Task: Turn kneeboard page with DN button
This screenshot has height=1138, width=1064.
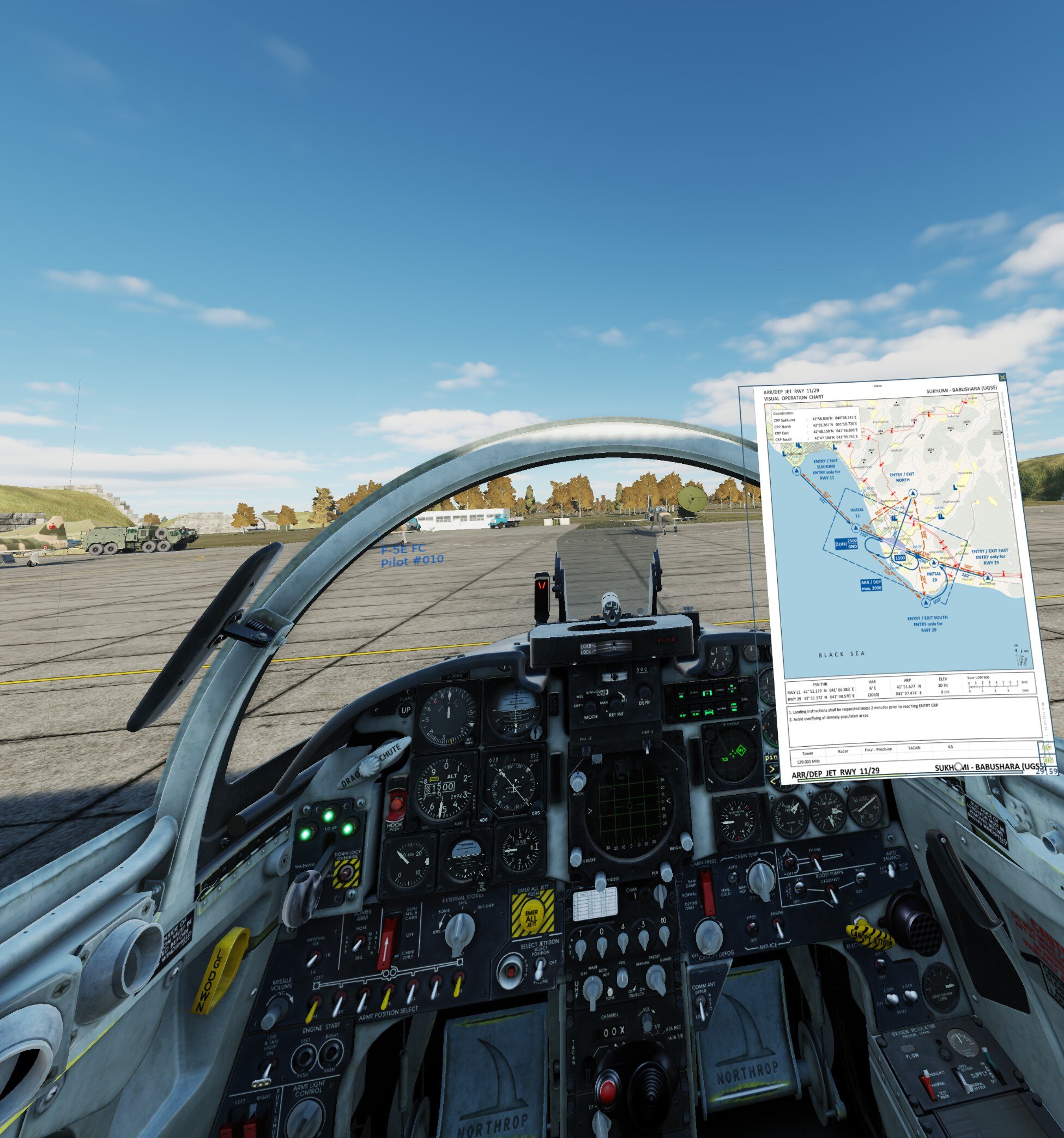Action: [x=1048, y=760]
